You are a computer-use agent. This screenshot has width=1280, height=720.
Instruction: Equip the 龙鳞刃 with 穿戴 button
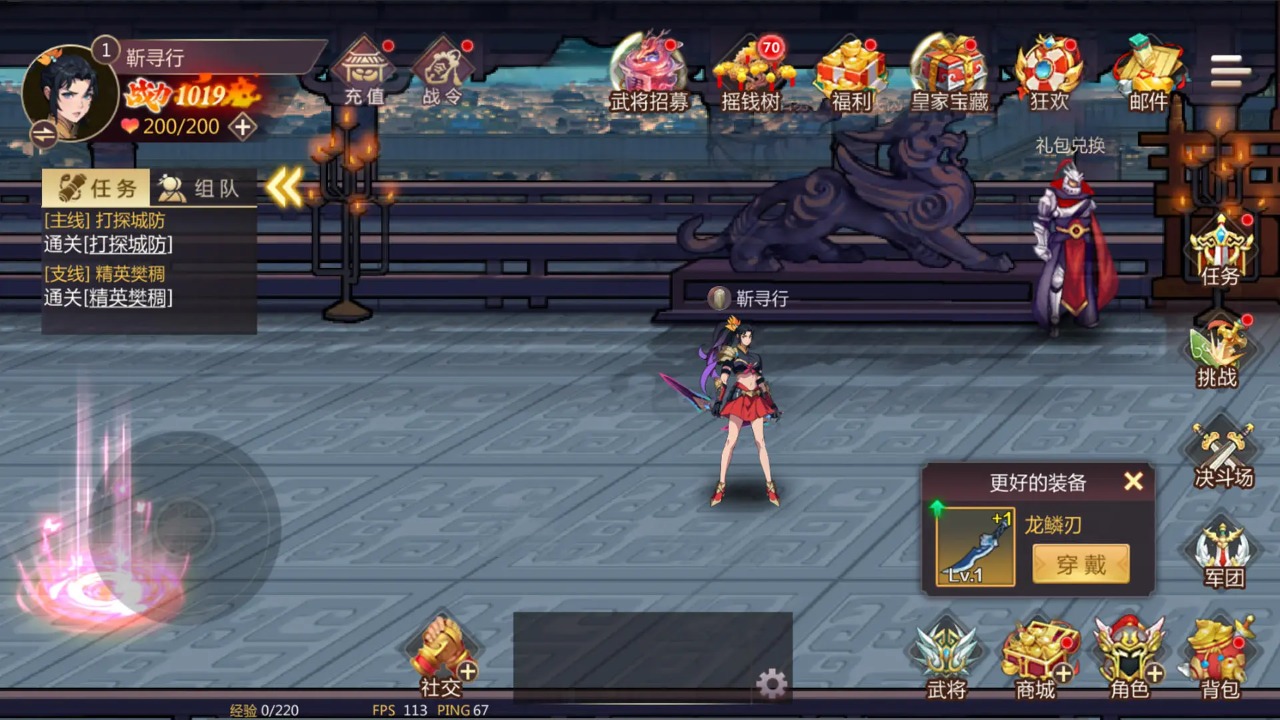point(1081,564)
